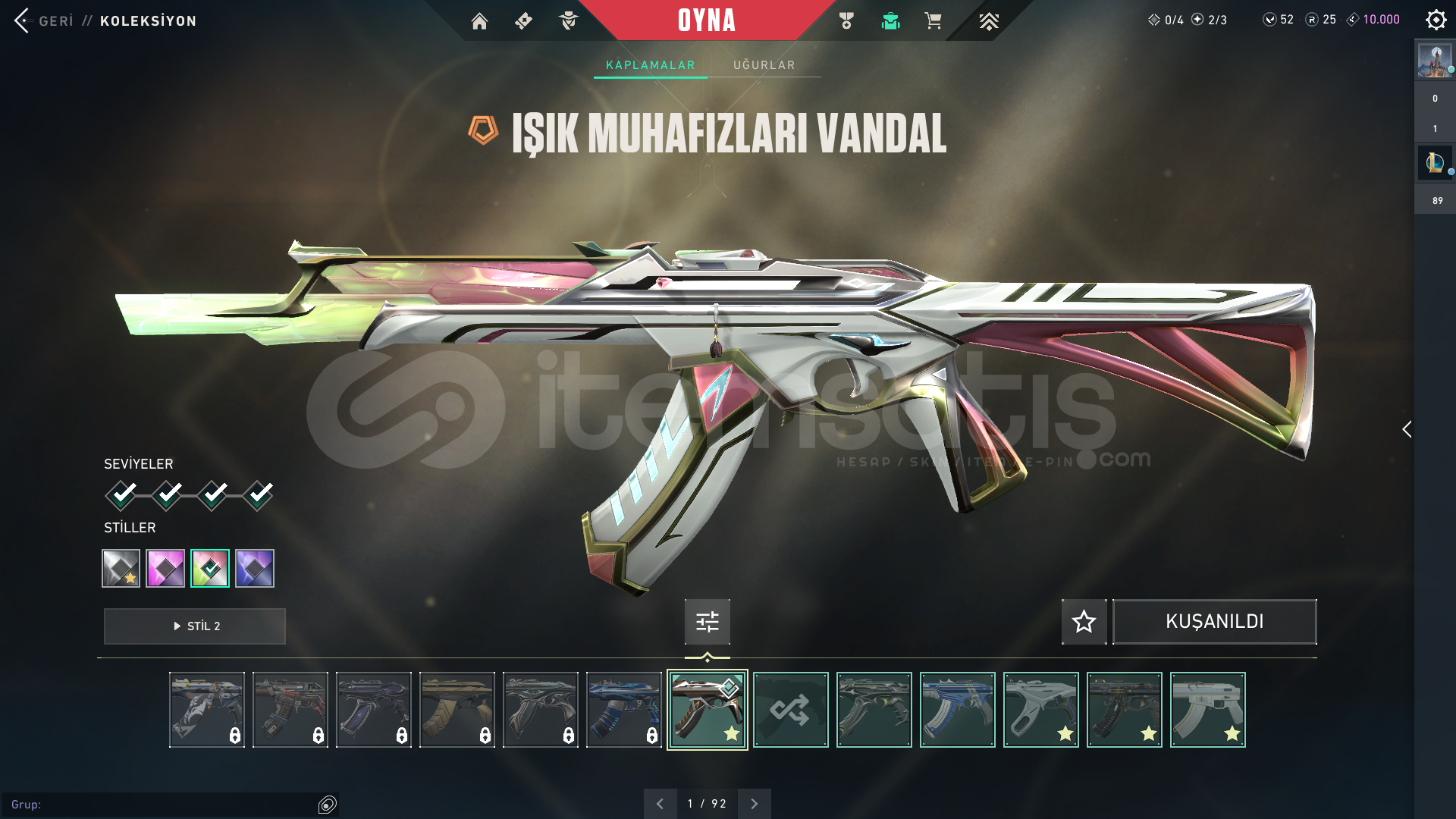
Task: Toggle the favorite star button
Action: [x=1084, y=622]
